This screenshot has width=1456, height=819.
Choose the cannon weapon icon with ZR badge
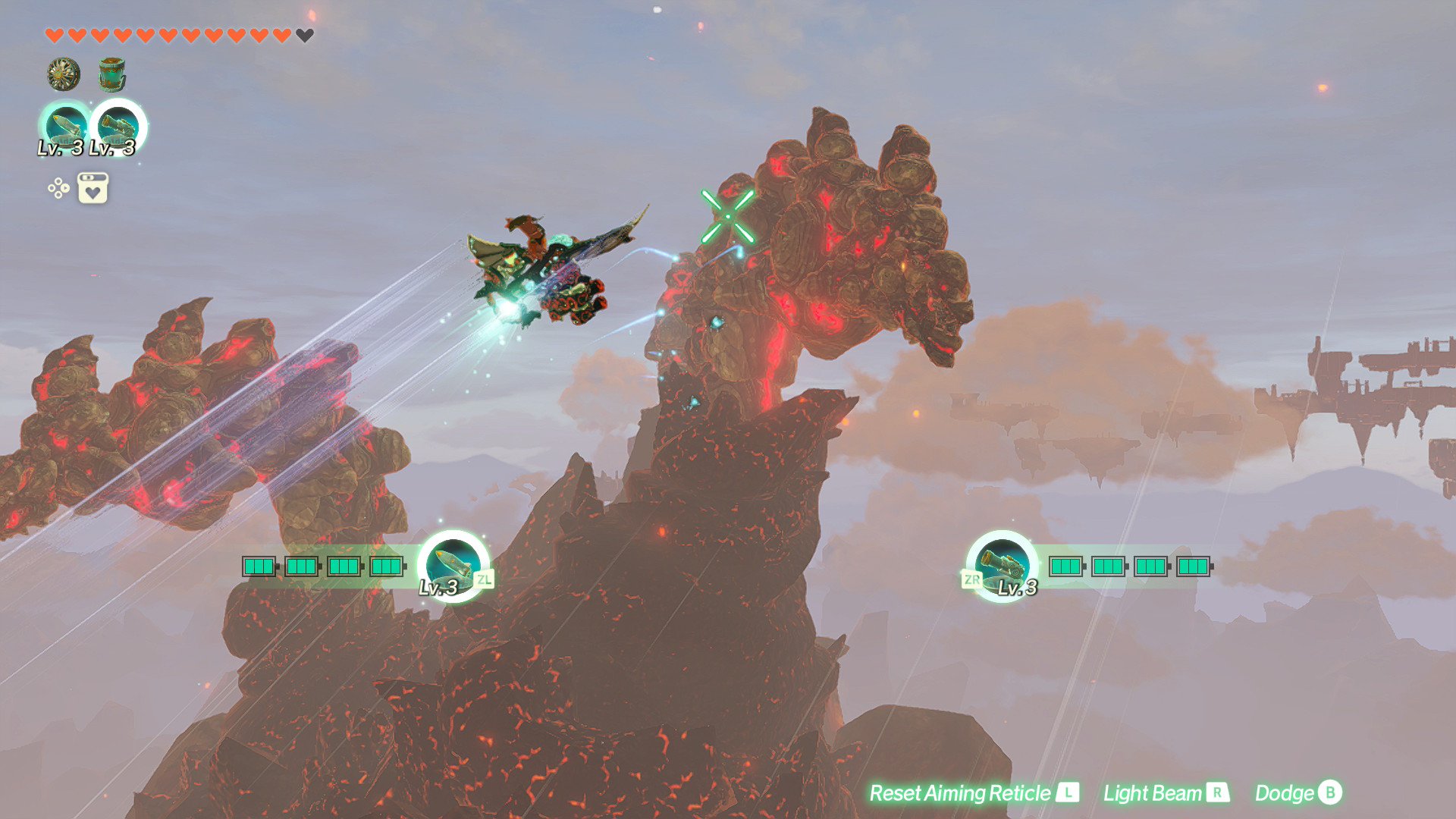click(x=1002, y=565)
